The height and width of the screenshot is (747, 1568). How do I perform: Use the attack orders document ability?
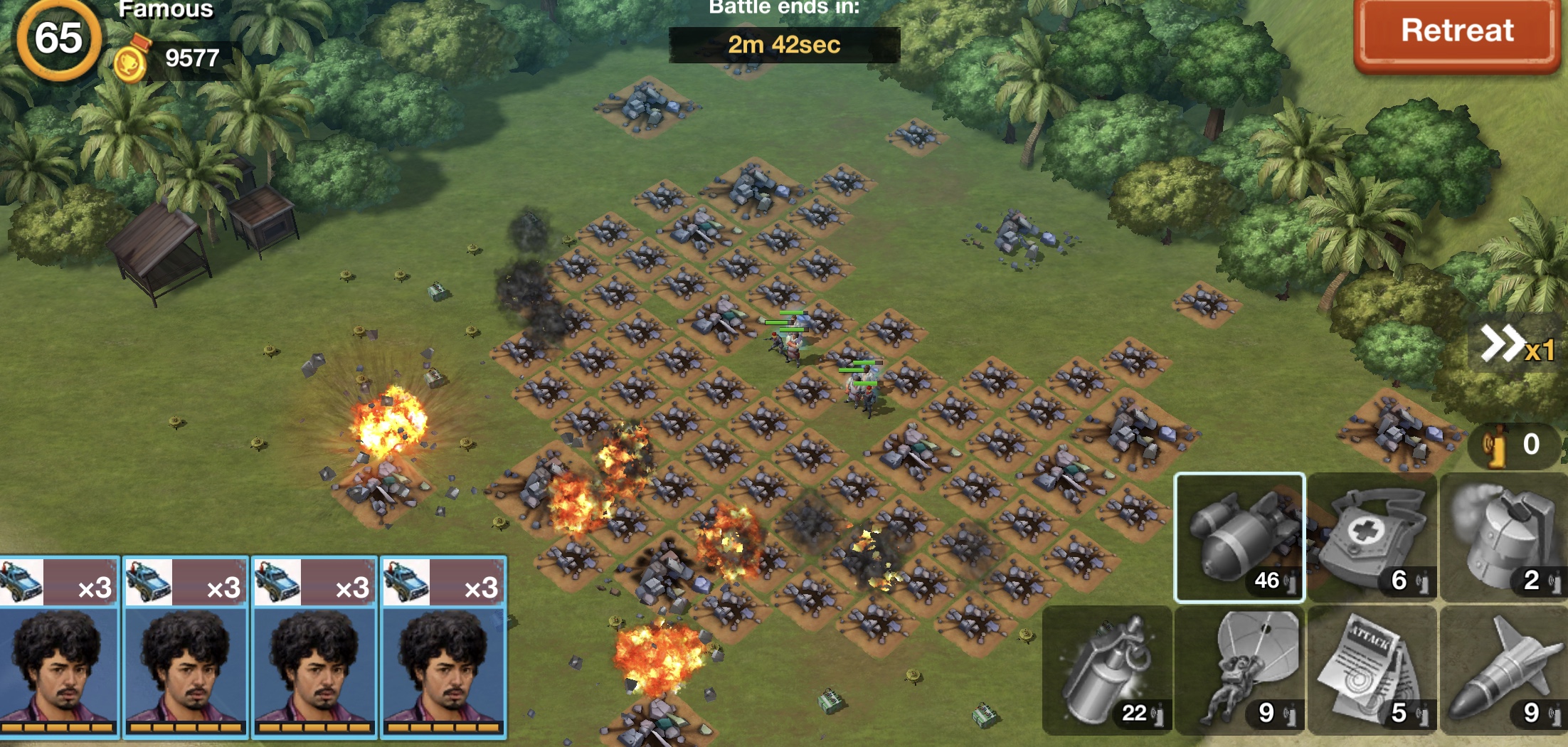1372,670
